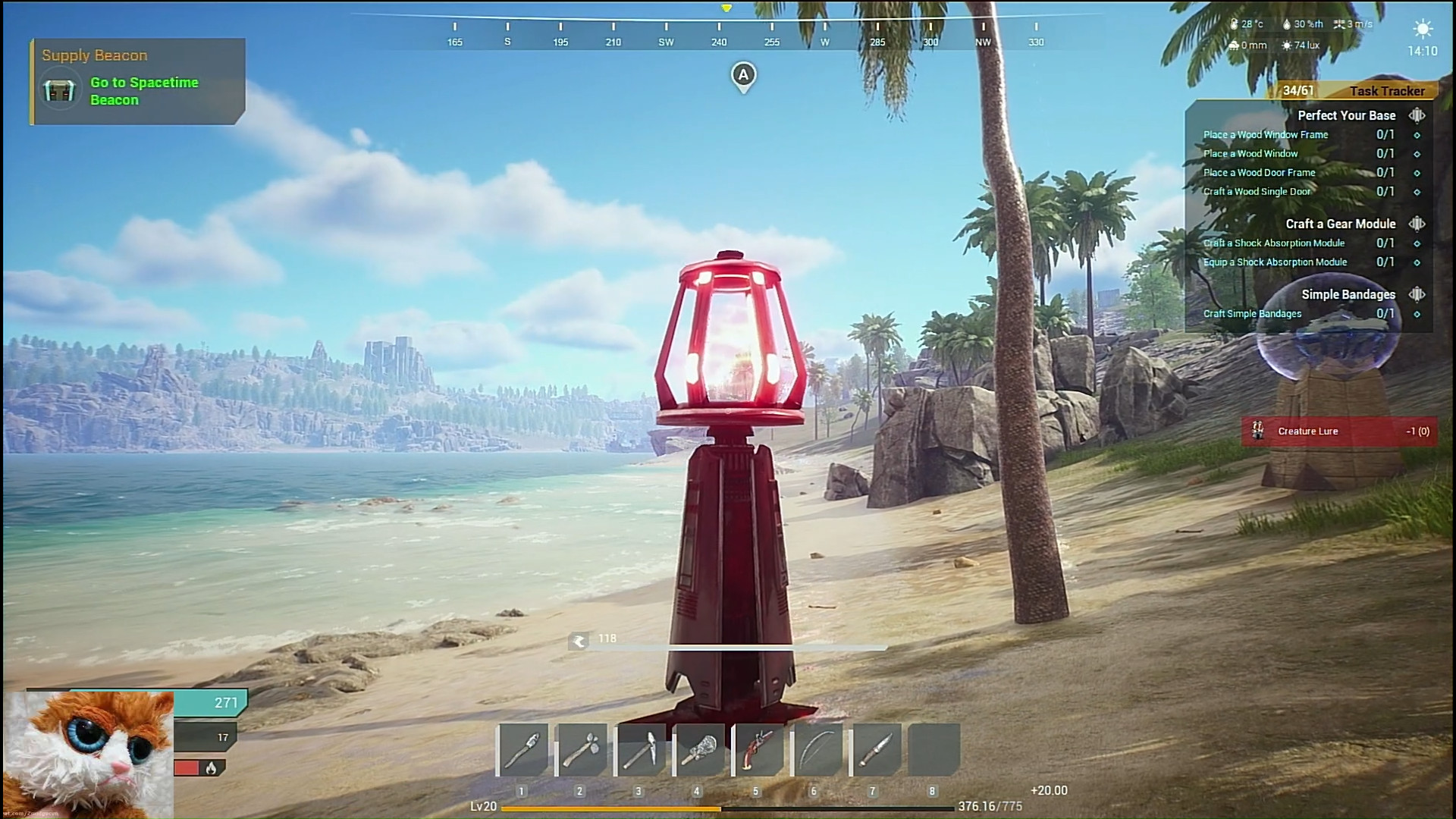1456x819 pixels.
Task: Open the Craft a Gear Module task group
Action: point(1340,224)
